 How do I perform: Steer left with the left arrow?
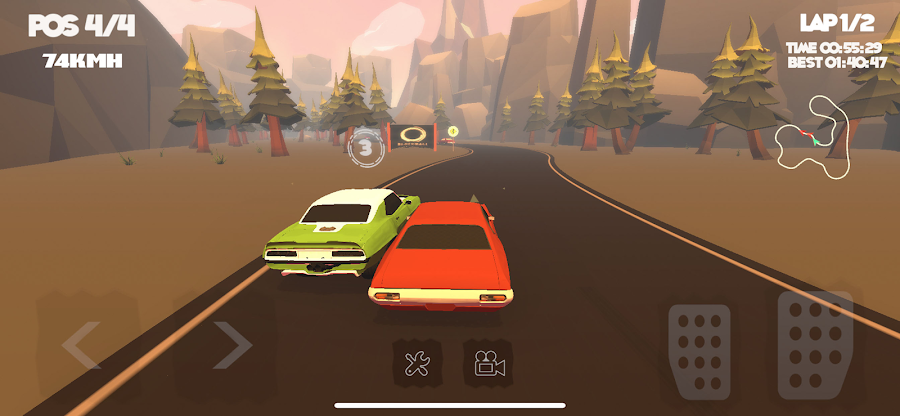(82, 346)
